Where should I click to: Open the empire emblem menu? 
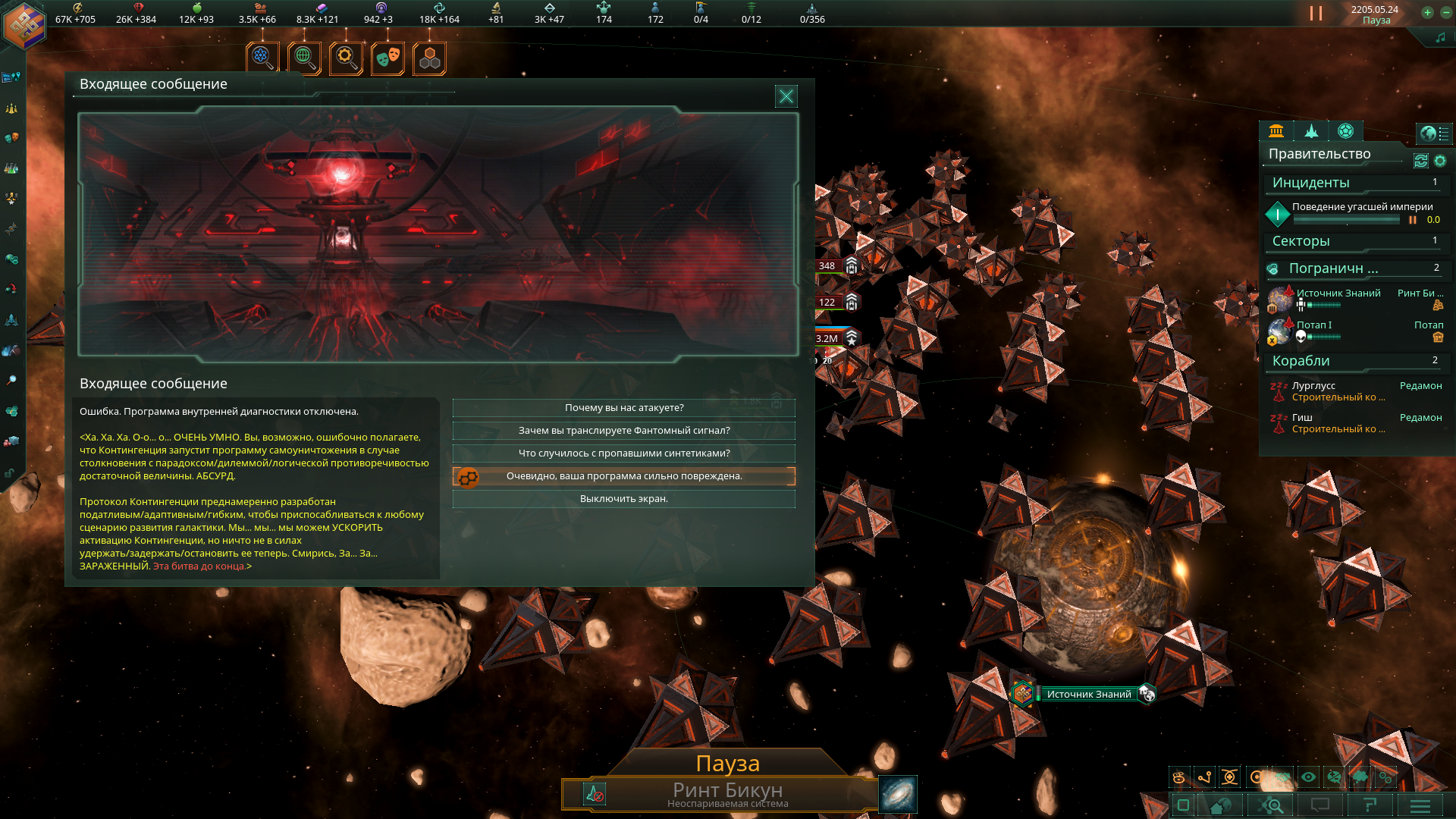click(x=24, y=24)
